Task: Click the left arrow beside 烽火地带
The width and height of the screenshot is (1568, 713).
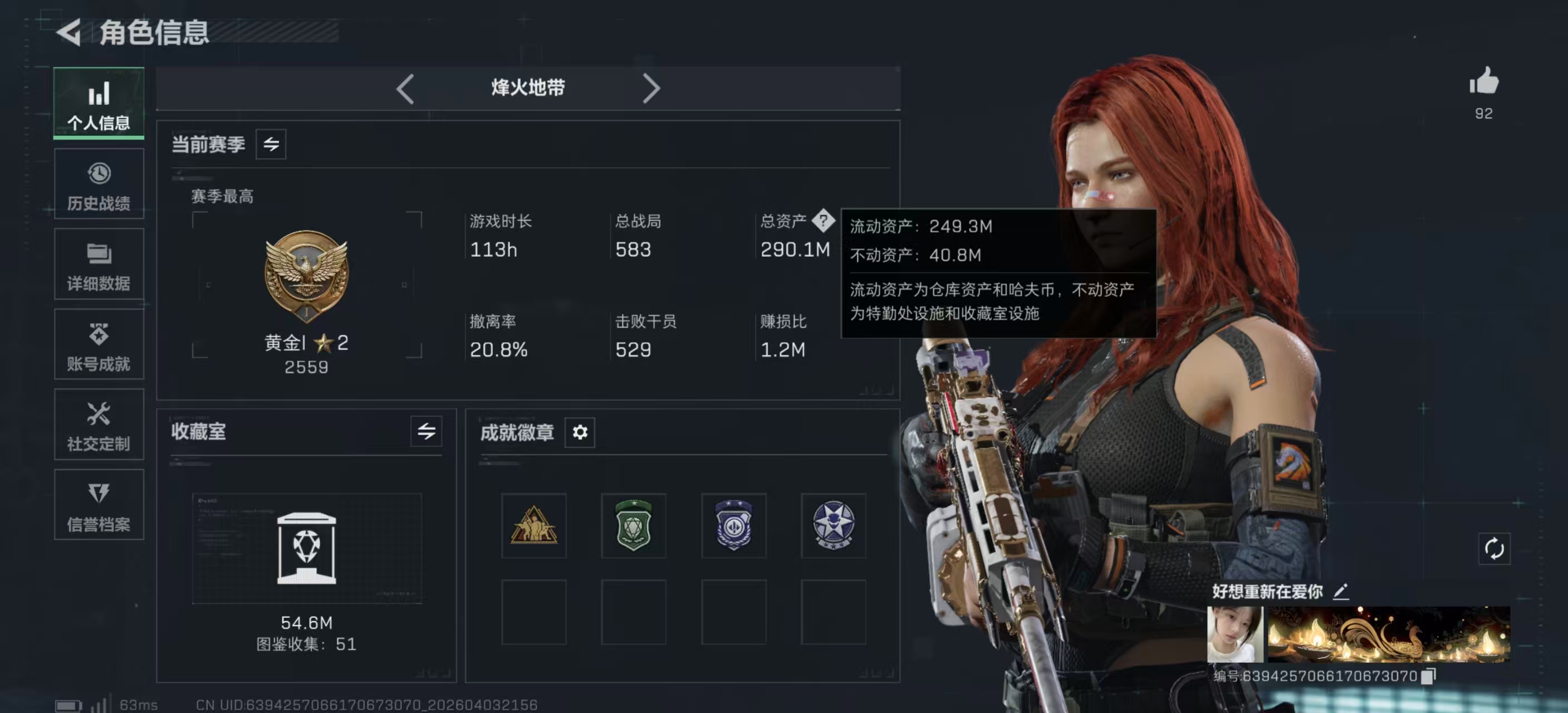Action: tap(405, 89)
